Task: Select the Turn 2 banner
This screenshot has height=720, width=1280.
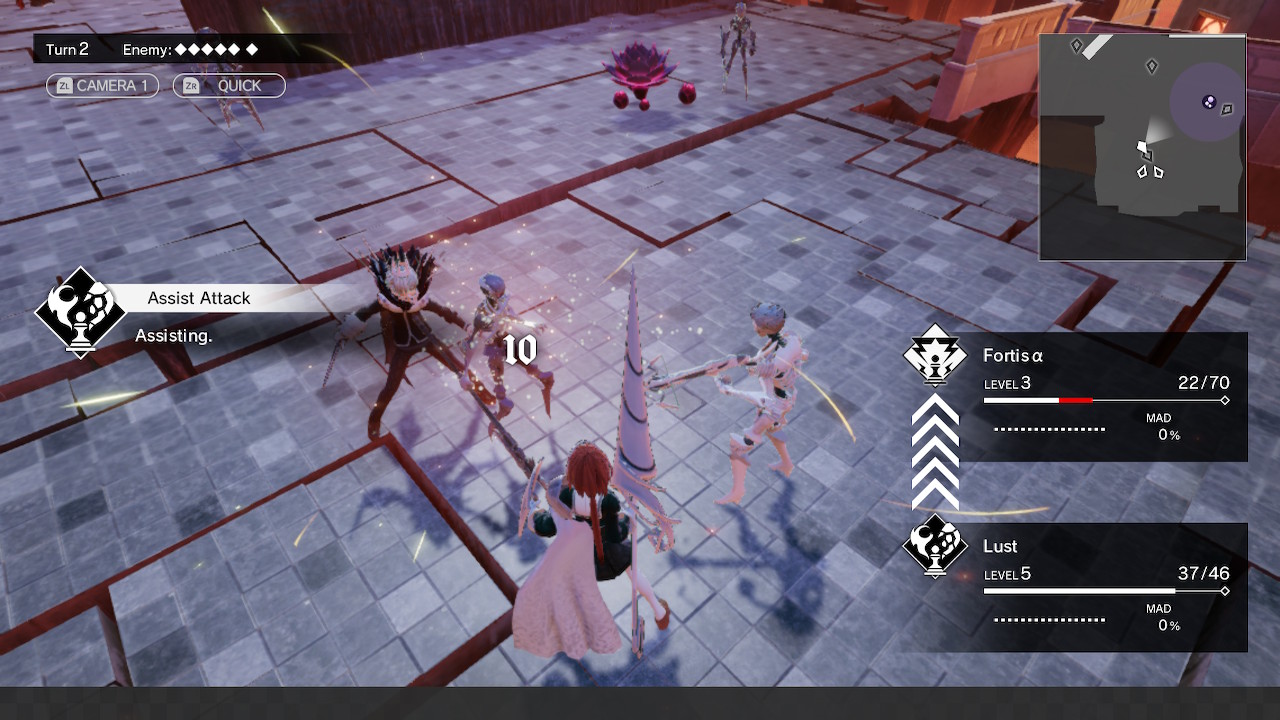Action: click(67, 48)
